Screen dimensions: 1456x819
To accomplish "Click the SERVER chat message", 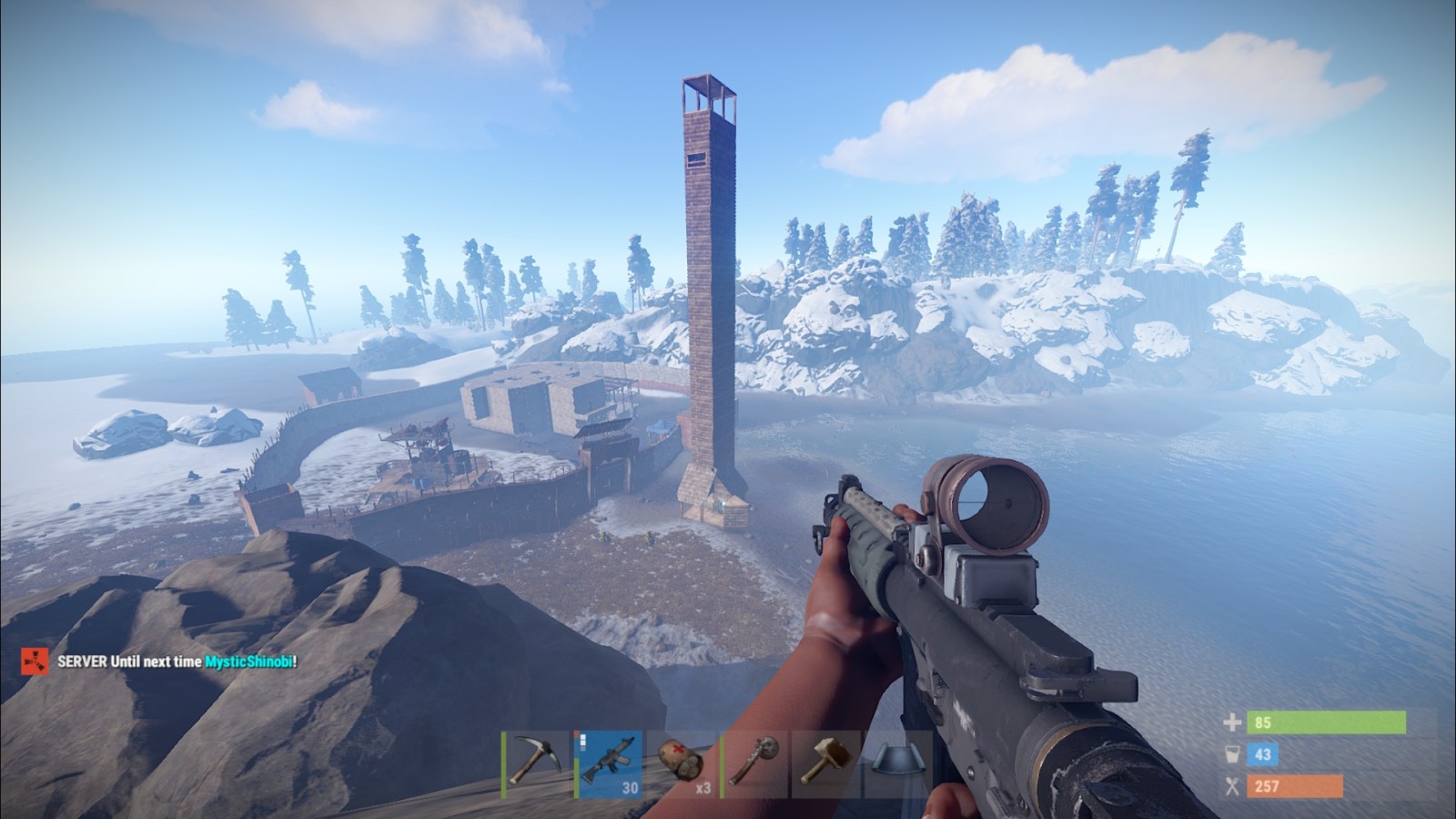I will [x=176, y=662].
